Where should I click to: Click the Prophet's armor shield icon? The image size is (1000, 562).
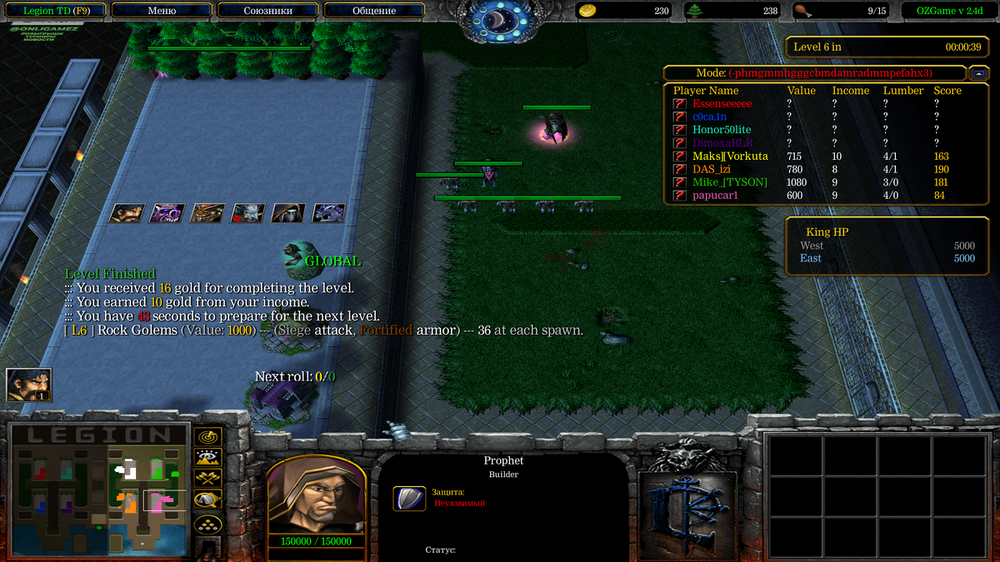(x=410, y=498)
